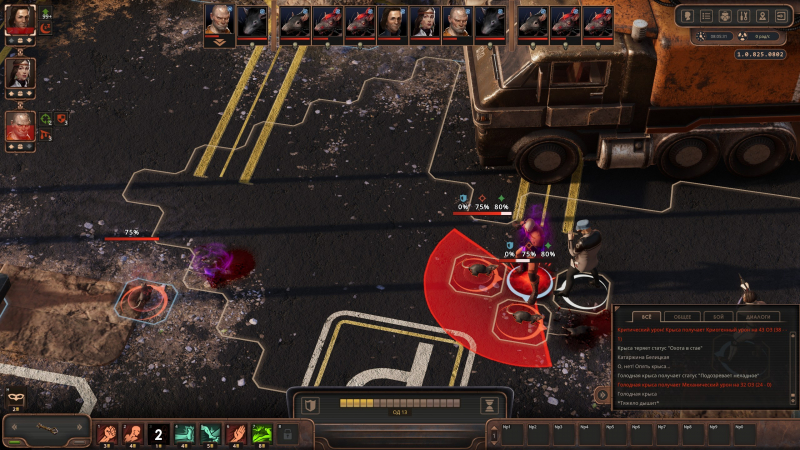Select the padlock locked ability slot

click(x=288, y=434)
